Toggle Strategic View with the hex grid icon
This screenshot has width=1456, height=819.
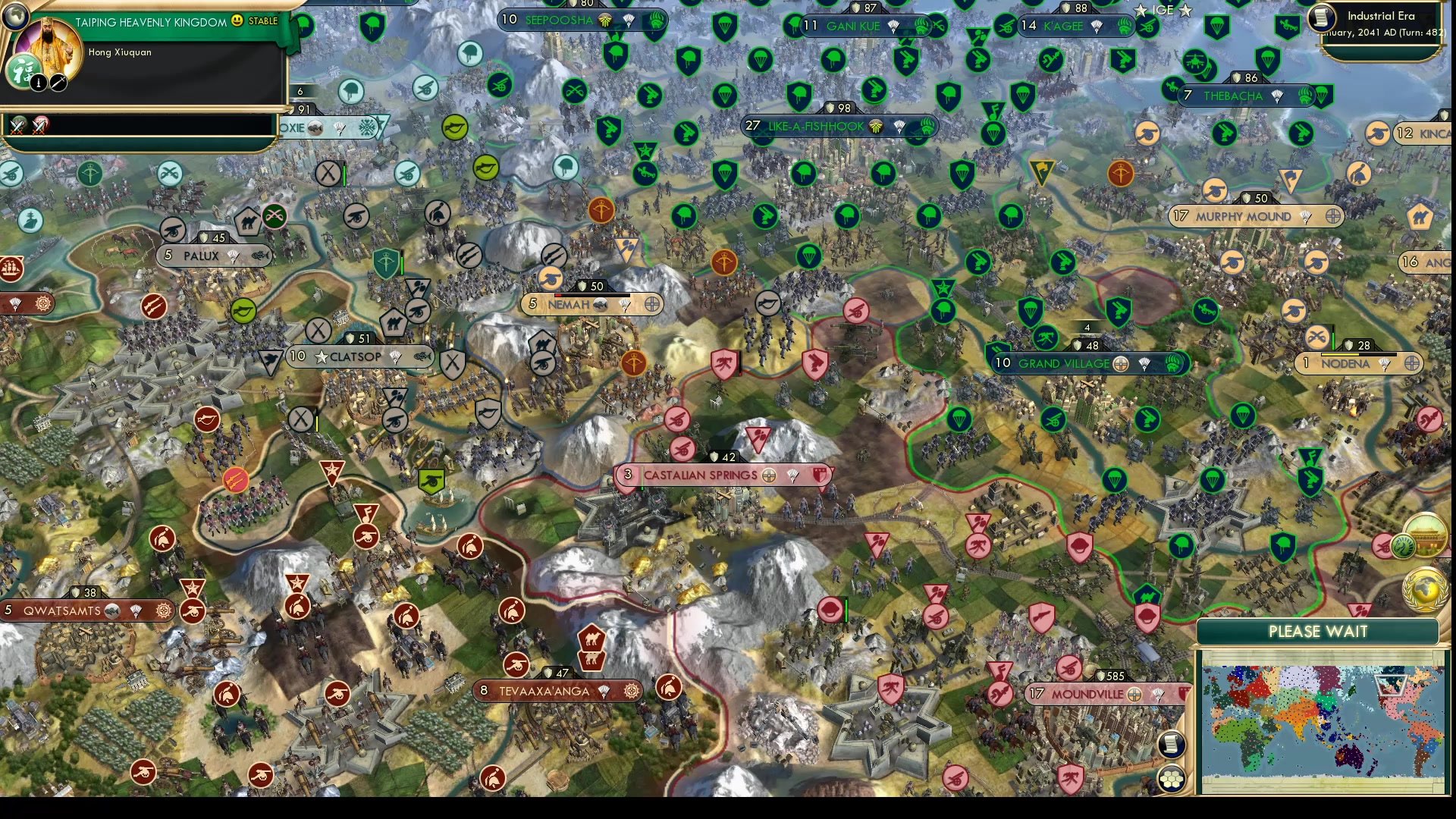pyautogui.click(x=1172, y=778)
